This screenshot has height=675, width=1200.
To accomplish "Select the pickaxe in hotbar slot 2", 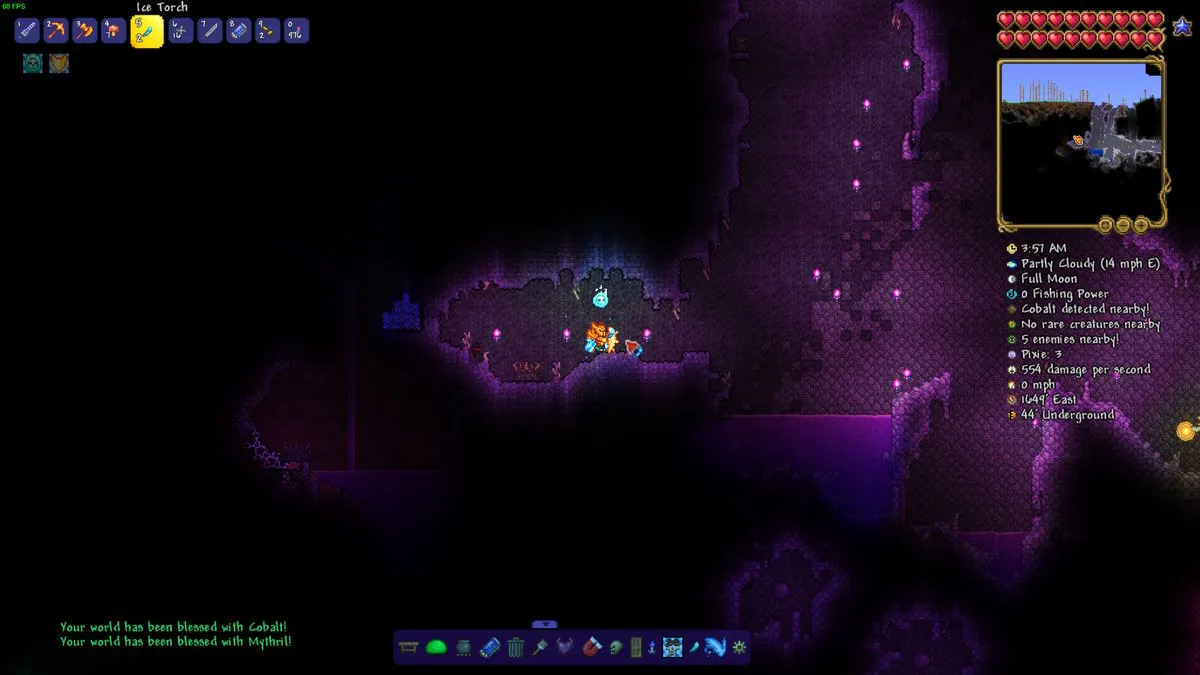I will 55,31.
